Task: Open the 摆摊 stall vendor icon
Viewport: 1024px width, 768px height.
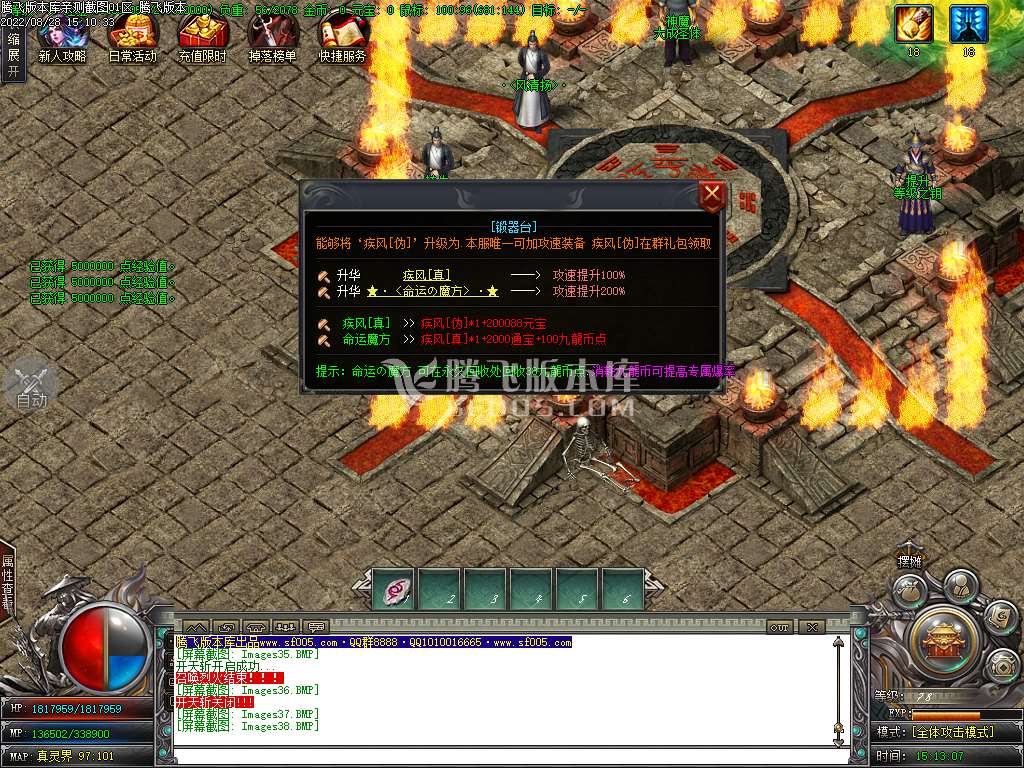Action: pos(909,561)
